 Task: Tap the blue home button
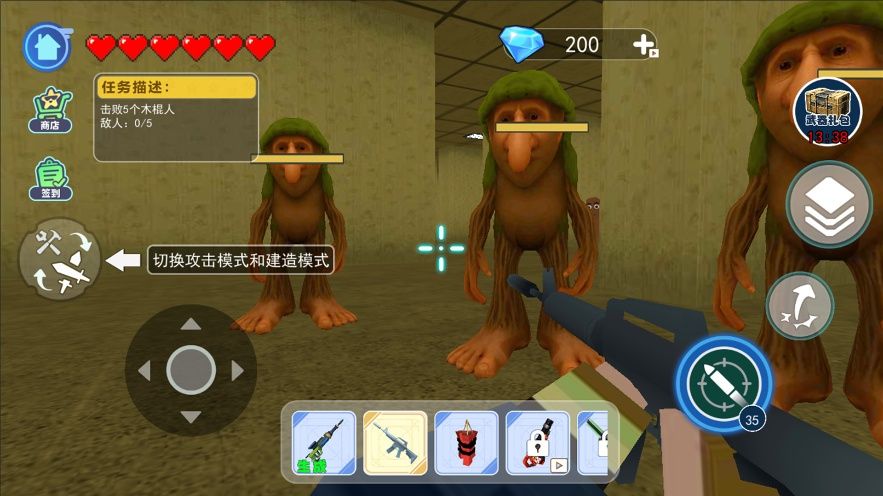point(46,46)
